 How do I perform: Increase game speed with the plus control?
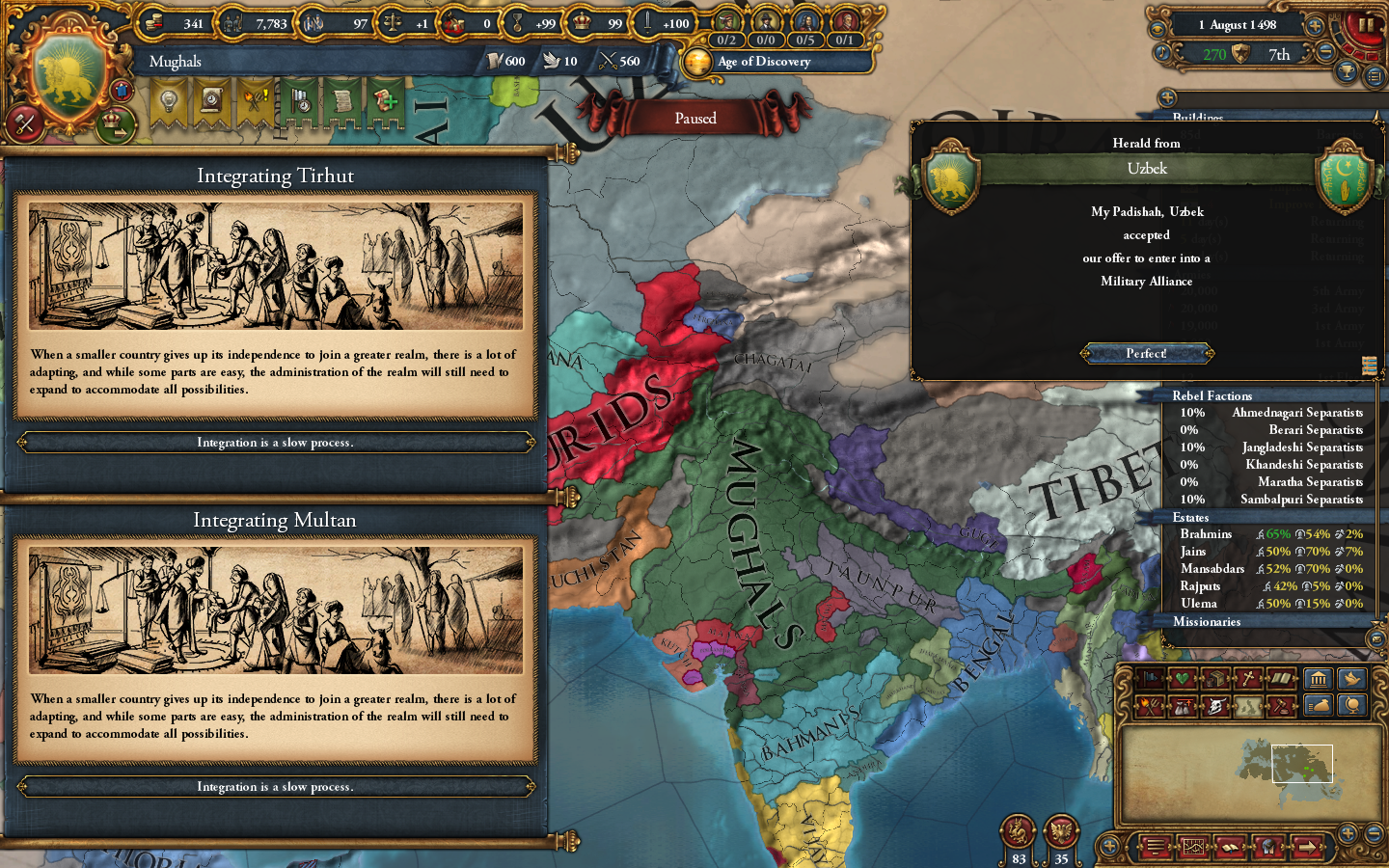[1315, 26]
